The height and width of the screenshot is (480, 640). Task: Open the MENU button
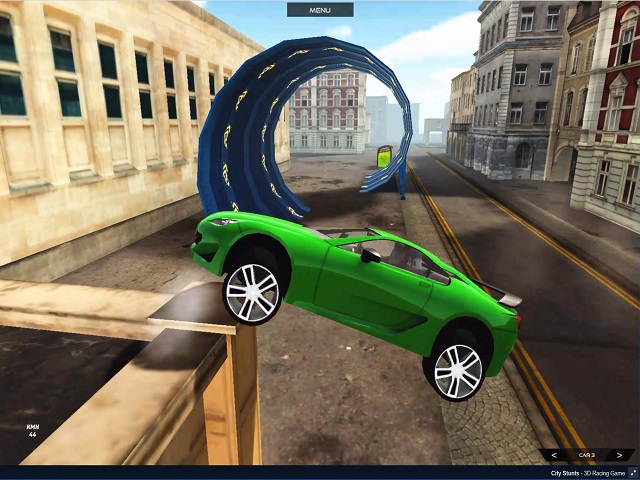320,10
